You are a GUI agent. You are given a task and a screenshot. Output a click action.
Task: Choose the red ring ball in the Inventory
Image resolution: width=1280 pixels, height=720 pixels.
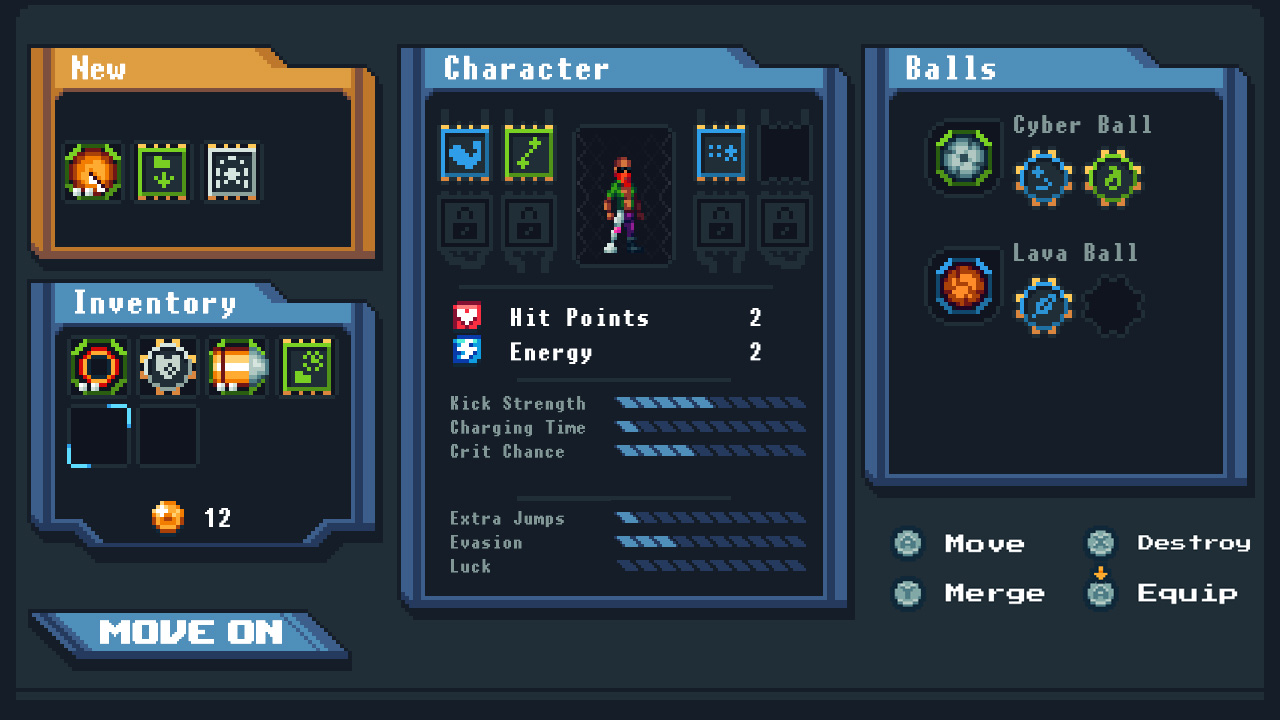click(x=97, y=366)
